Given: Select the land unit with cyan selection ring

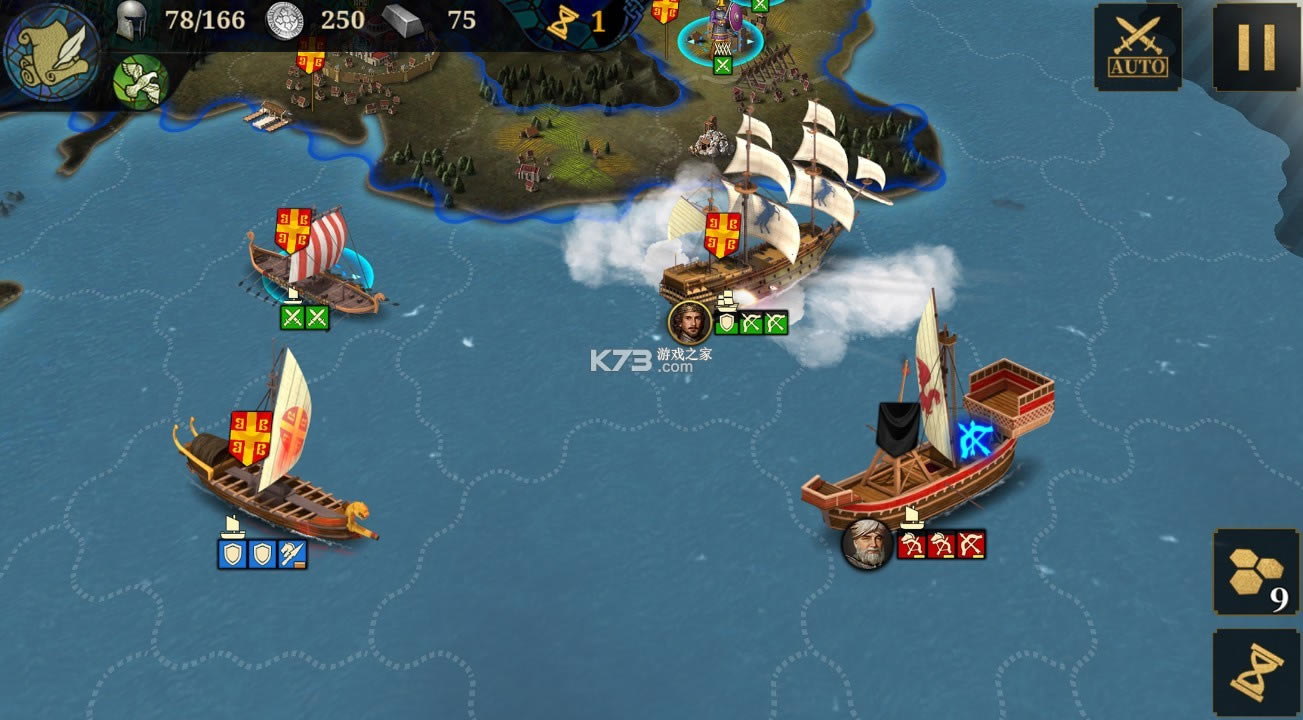Looking at the screenshot, I should point(720,35).
